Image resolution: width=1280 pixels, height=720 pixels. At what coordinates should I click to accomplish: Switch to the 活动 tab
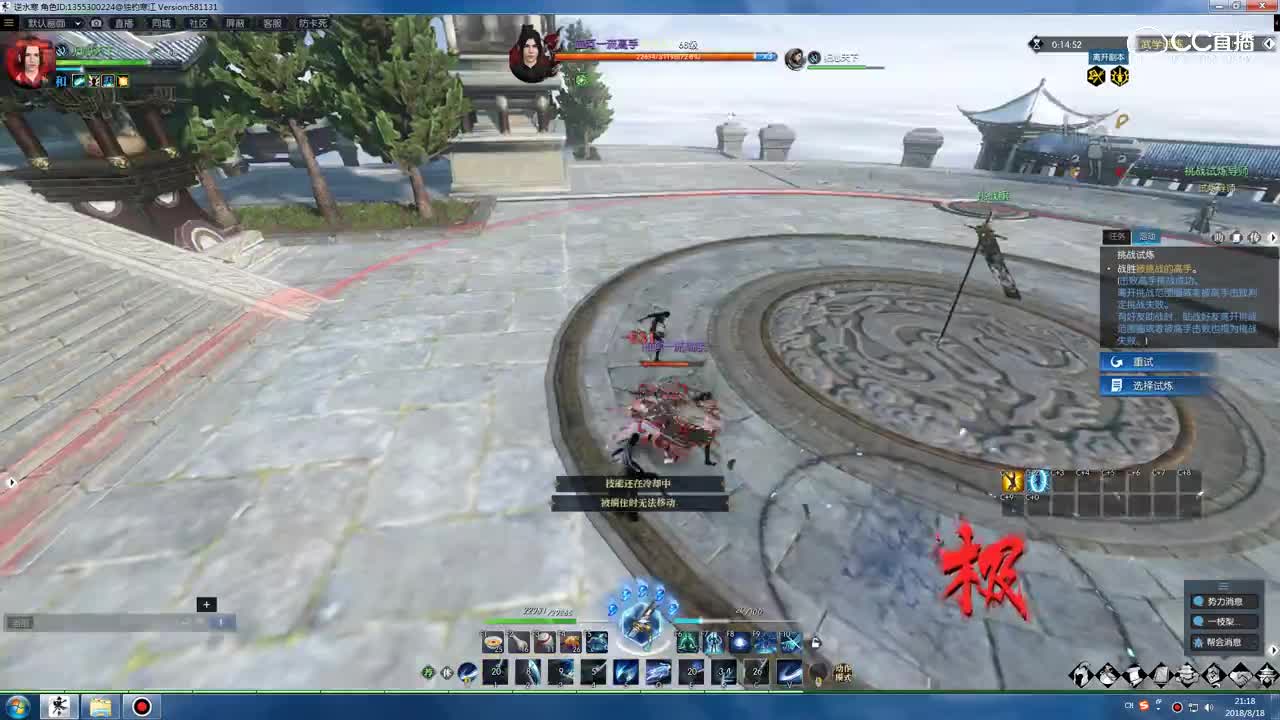click(1147, 237)
